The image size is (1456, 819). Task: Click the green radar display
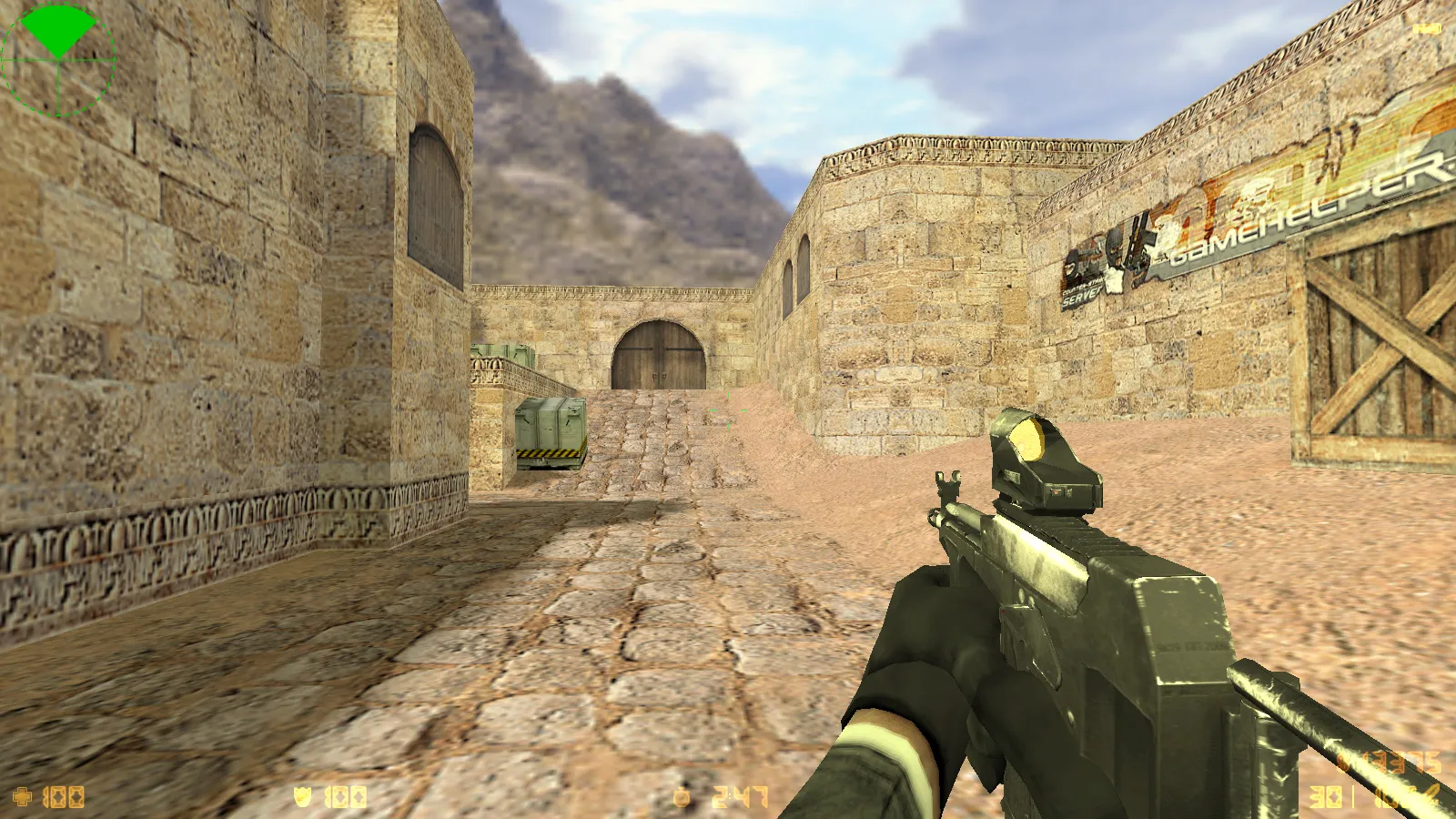[x=59, y=59]
